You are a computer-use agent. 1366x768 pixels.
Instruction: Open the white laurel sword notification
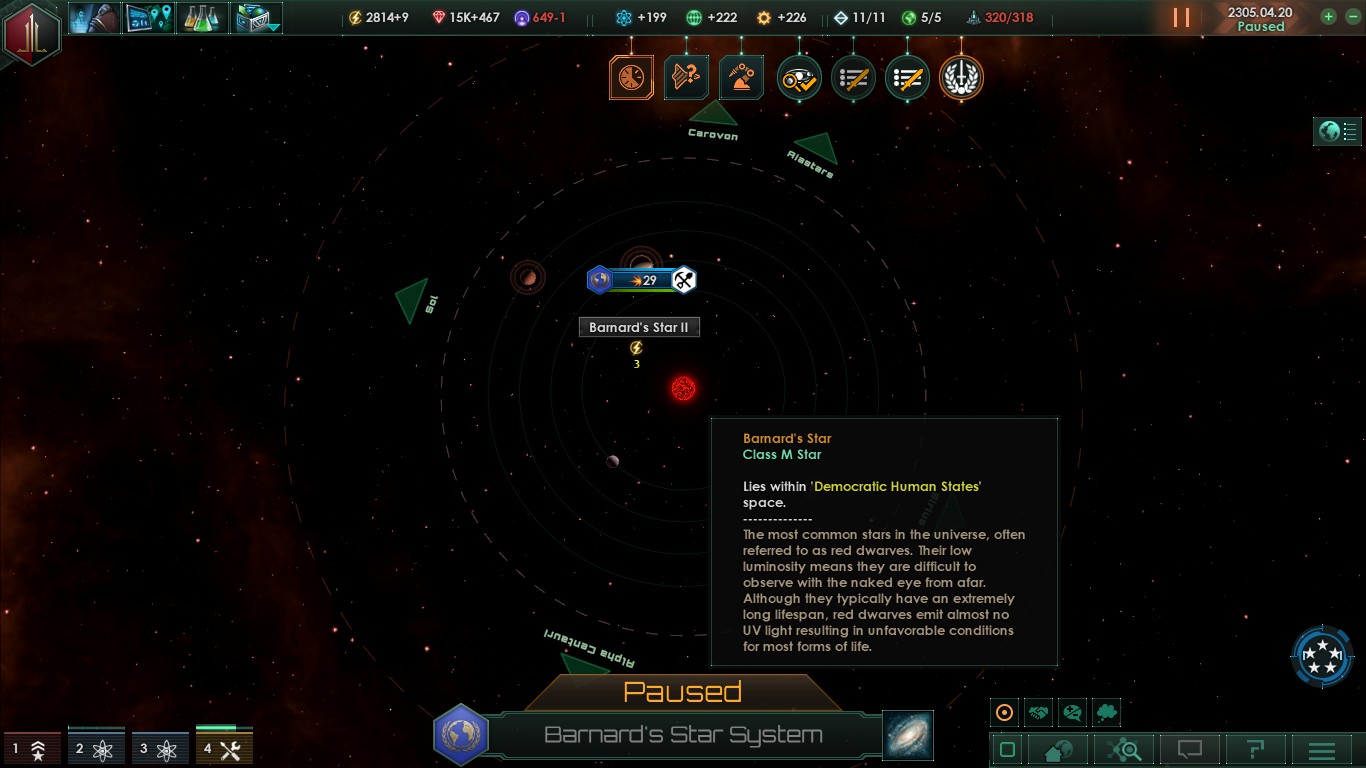click(961, 78)
